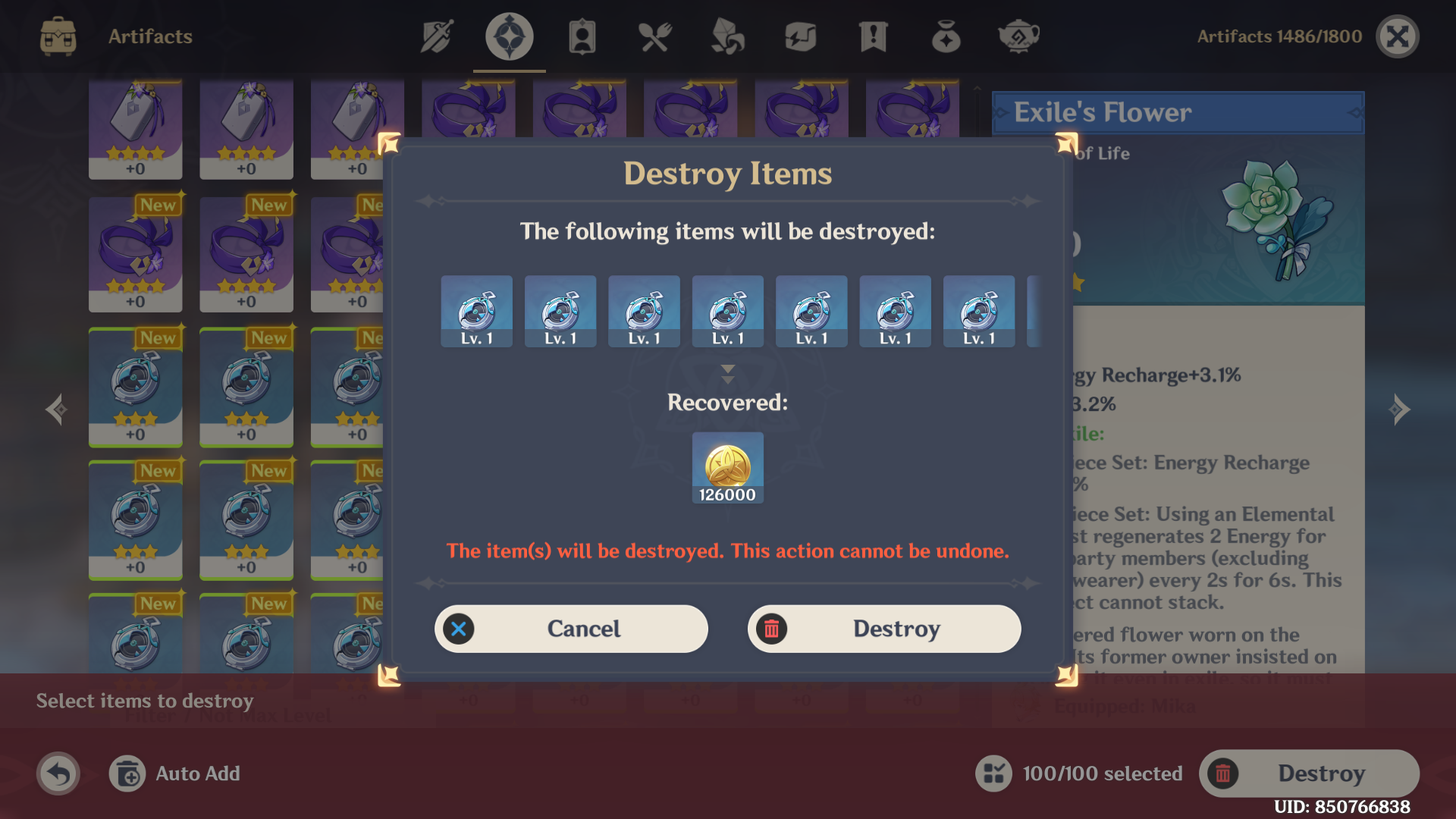Screen dimensions: 1456x819
Task: Open the Gadgets category
Action: coord(801,36)
